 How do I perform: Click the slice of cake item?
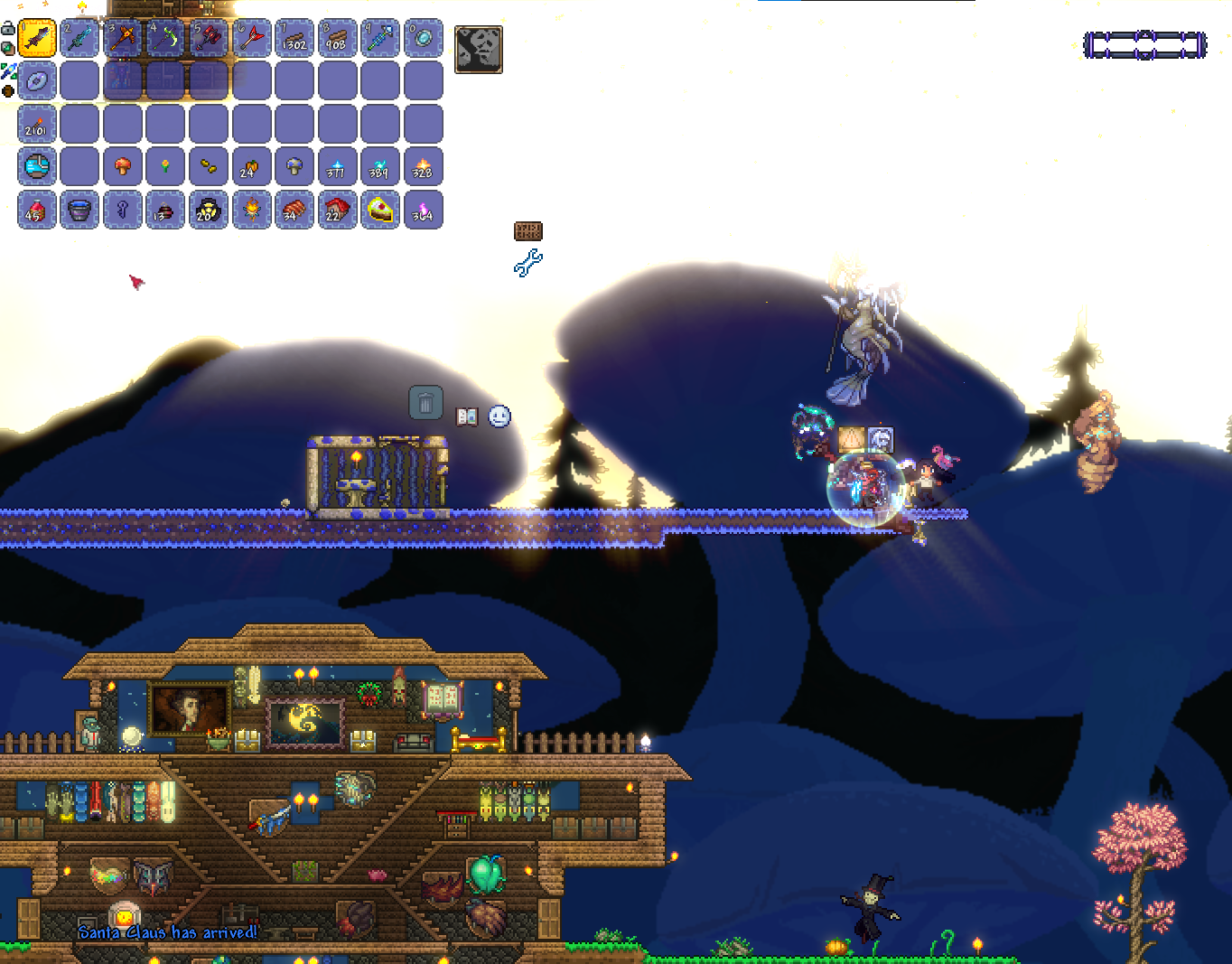[x=380, y=211]
